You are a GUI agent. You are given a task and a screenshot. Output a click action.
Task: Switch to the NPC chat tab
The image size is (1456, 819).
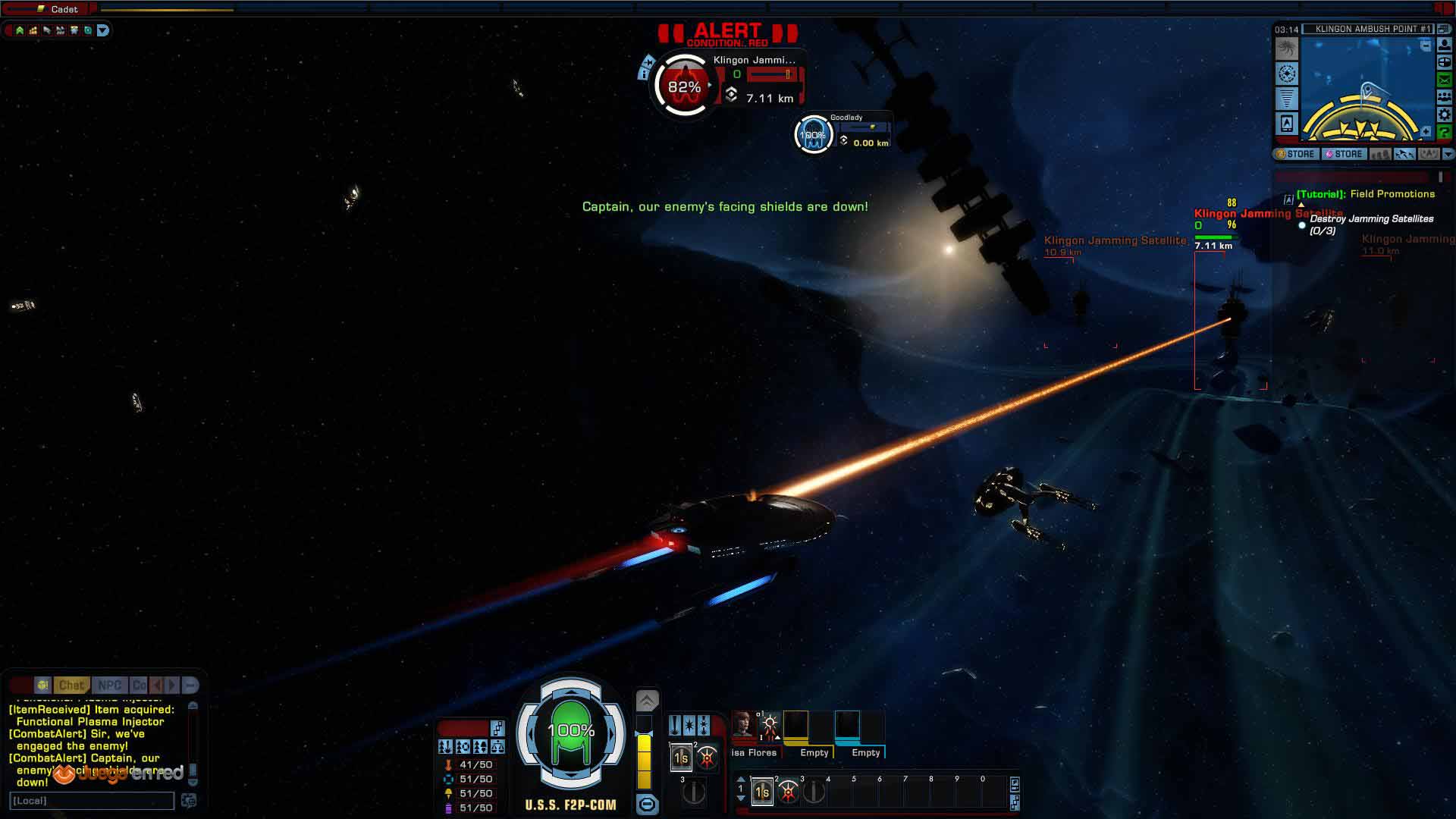click(x=109, y=685)
